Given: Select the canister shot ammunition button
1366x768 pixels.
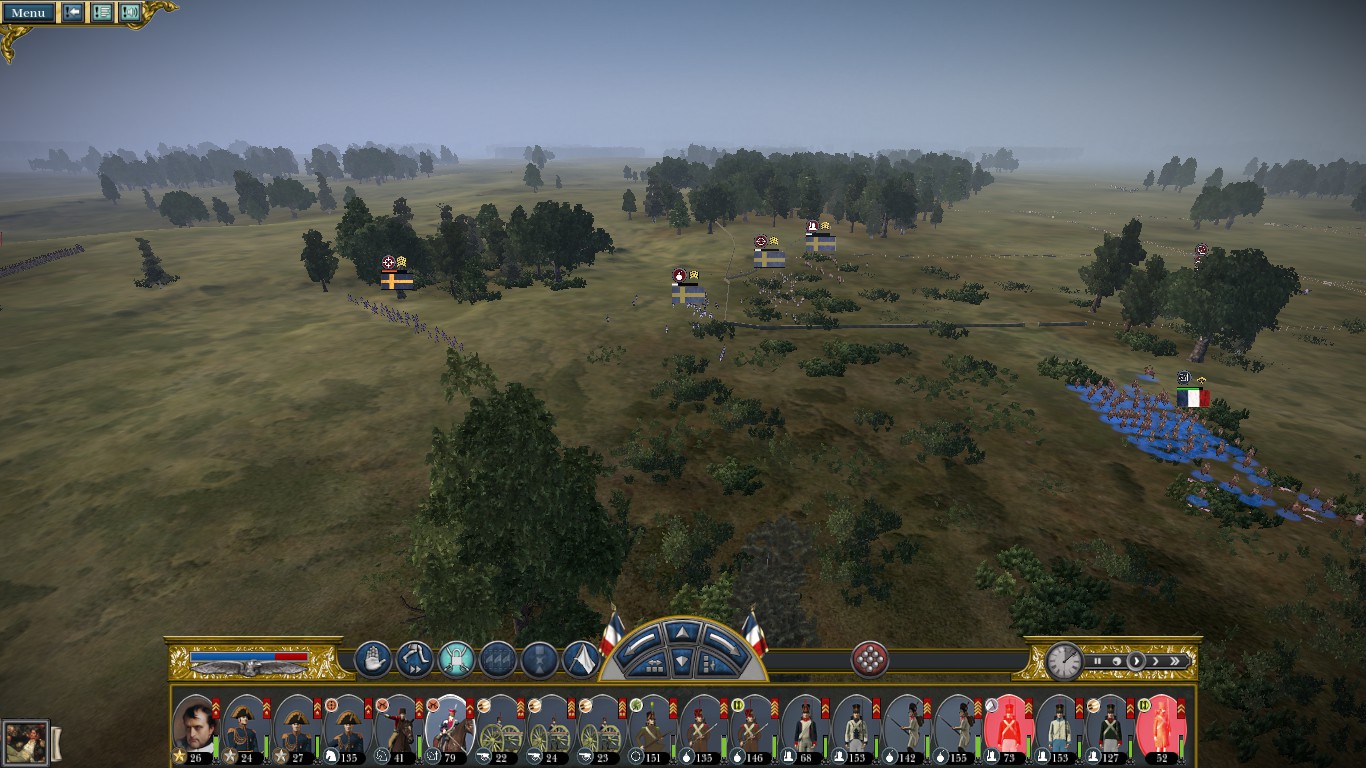Looking at the screenshot, I should pyautogui.click(x=870, y=659).
